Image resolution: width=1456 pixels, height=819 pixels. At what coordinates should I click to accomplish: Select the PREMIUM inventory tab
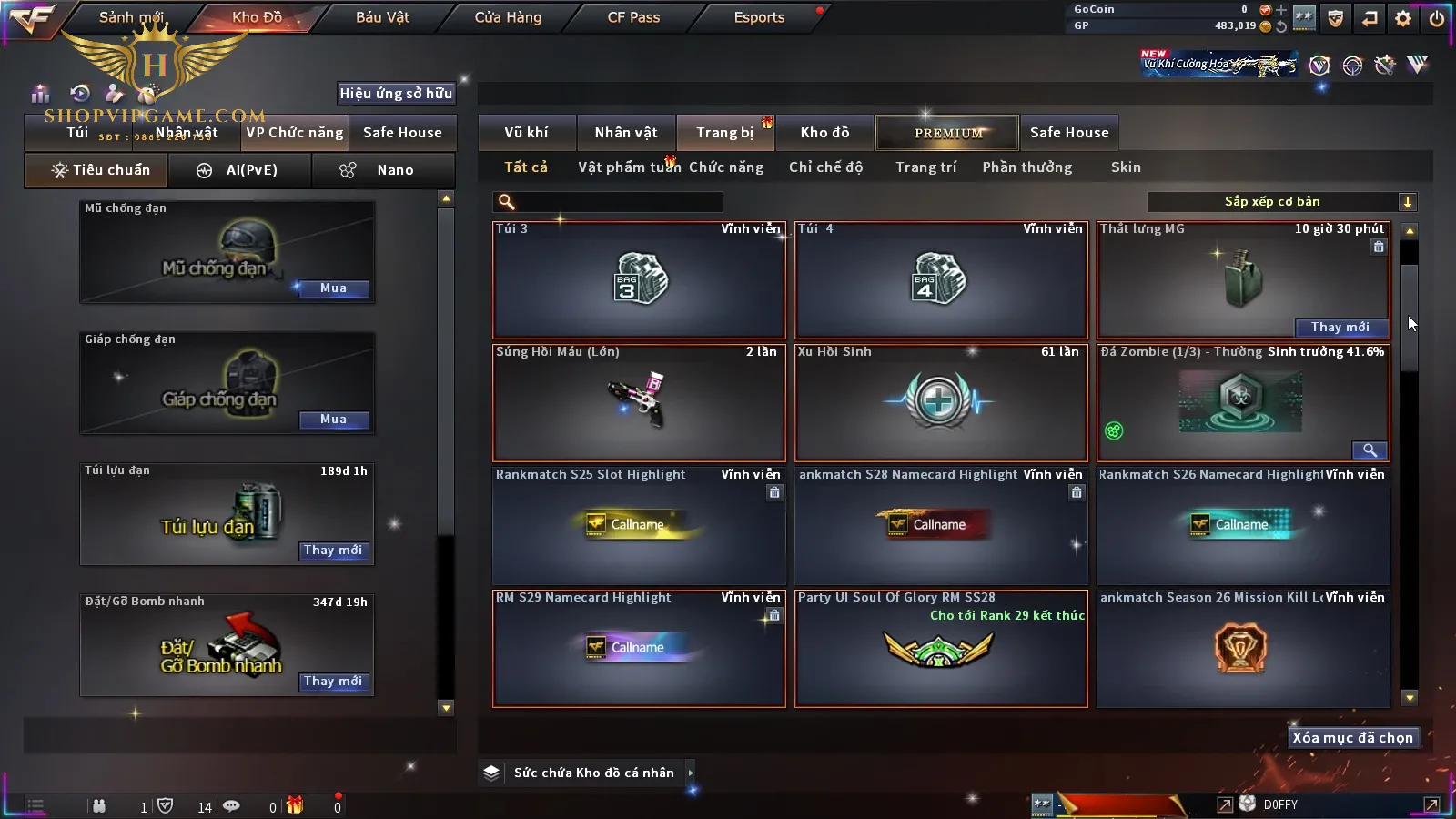pyautogui.click(x=947, y=133)
